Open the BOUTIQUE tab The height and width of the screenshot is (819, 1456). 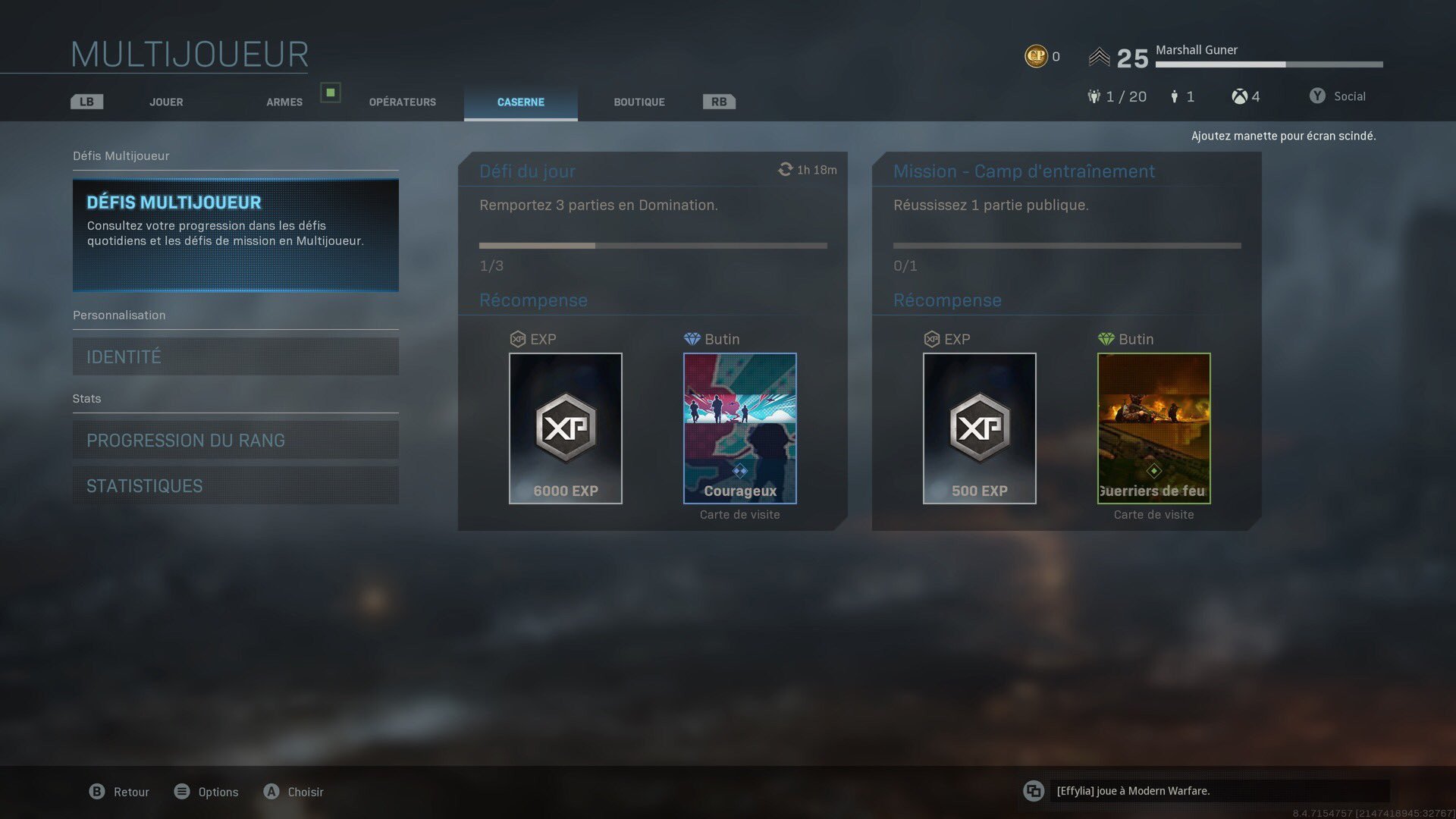click(x=638, y=102)
